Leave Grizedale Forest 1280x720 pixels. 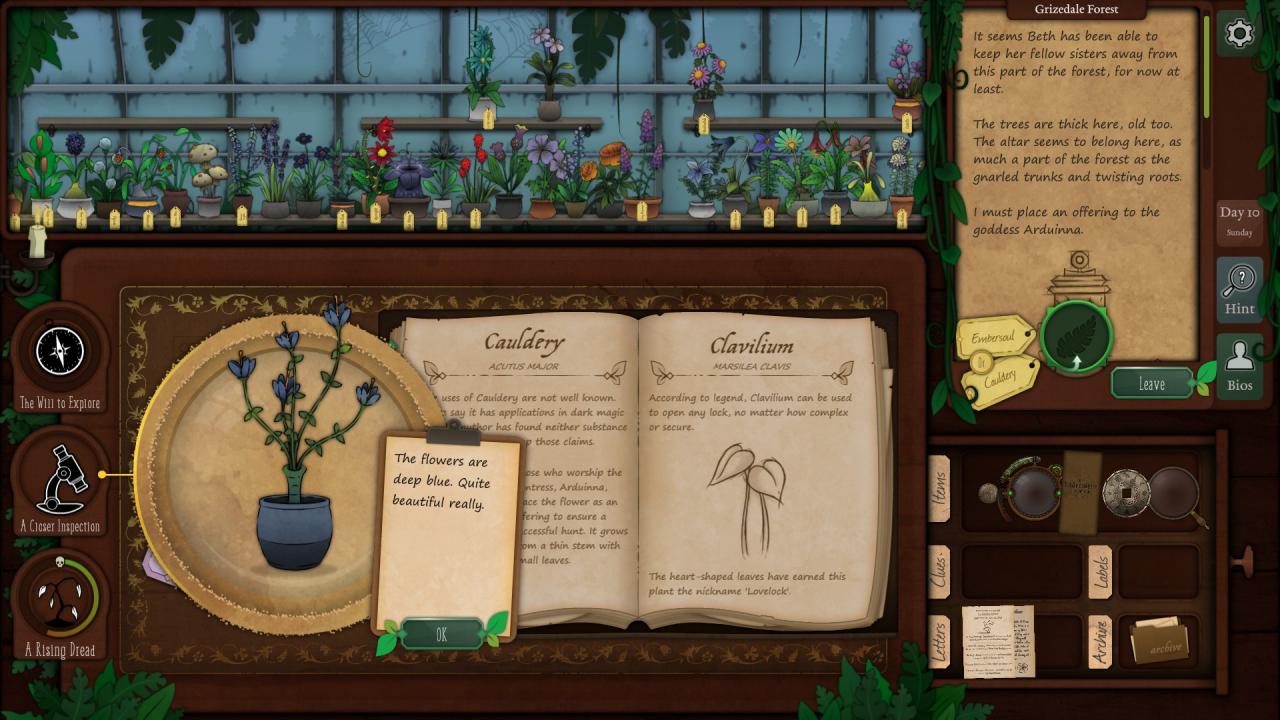[1152, 383]
